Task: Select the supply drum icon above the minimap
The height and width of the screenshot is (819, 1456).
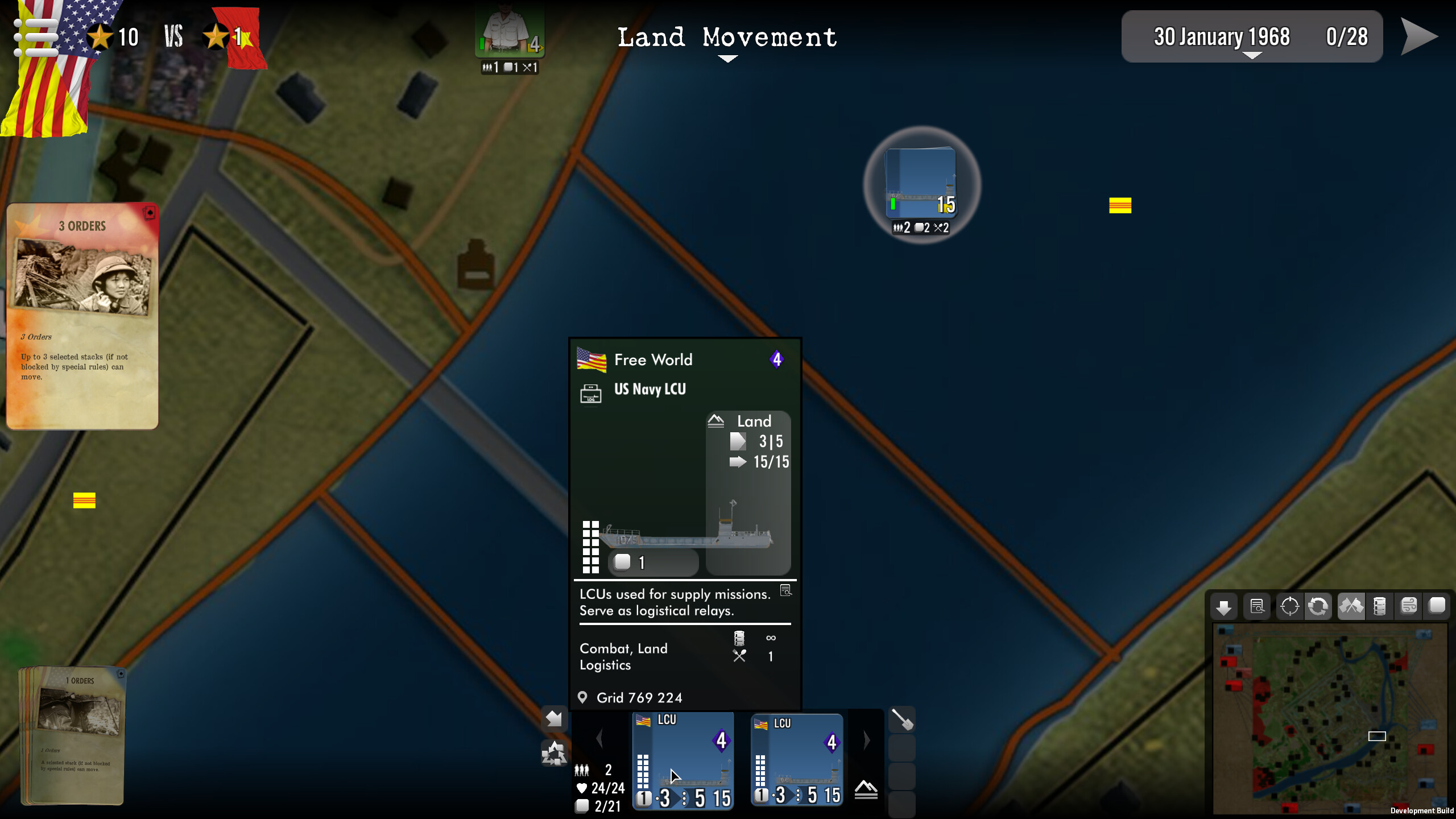Action: (x=1379, y=606)
